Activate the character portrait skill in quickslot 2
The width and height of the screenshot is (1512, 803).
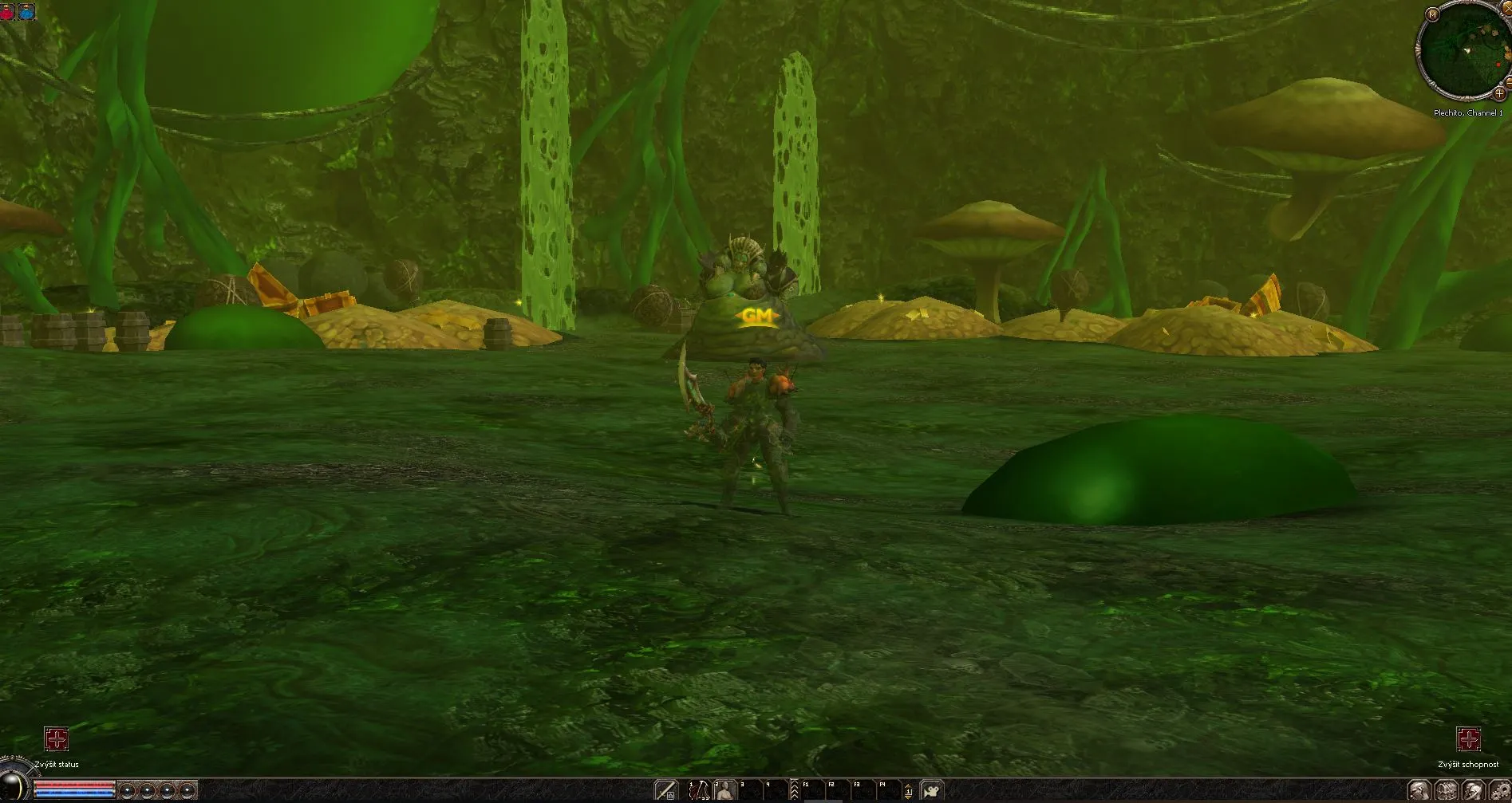(725, 790)
